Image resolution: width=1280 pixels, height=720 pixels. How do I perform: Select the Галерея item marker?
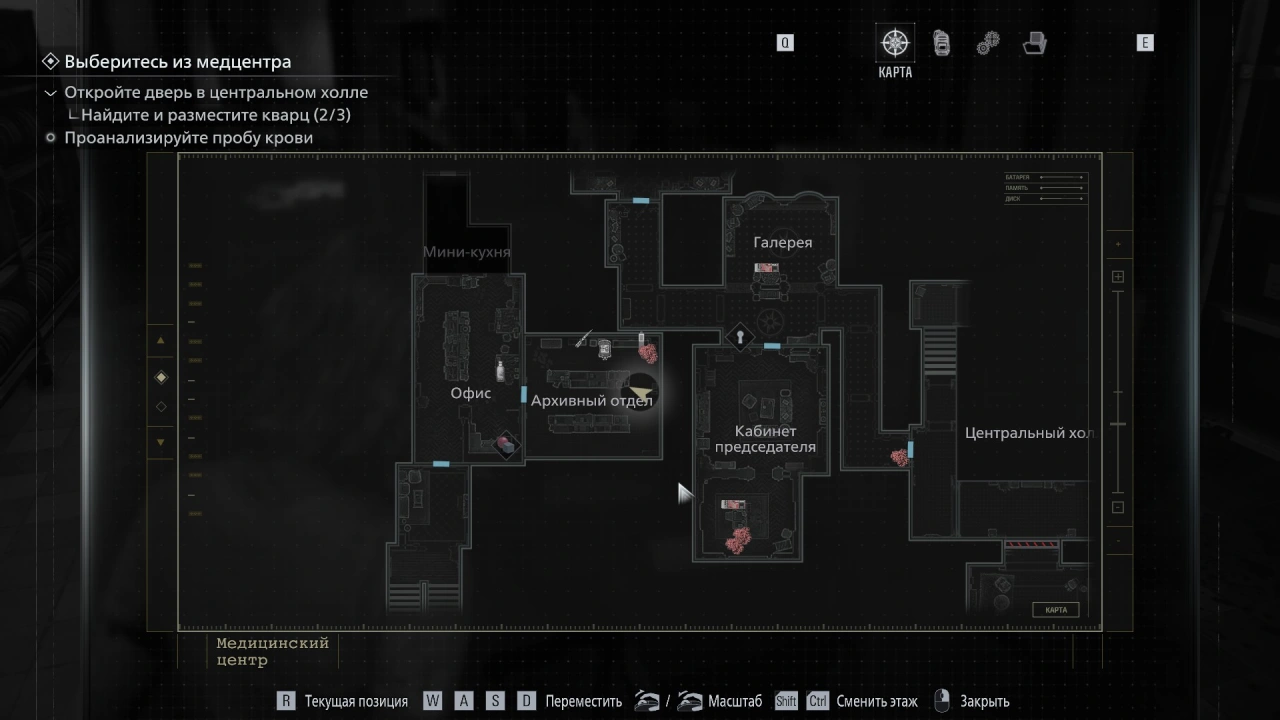pyautogui.click(x=767, y=268)
